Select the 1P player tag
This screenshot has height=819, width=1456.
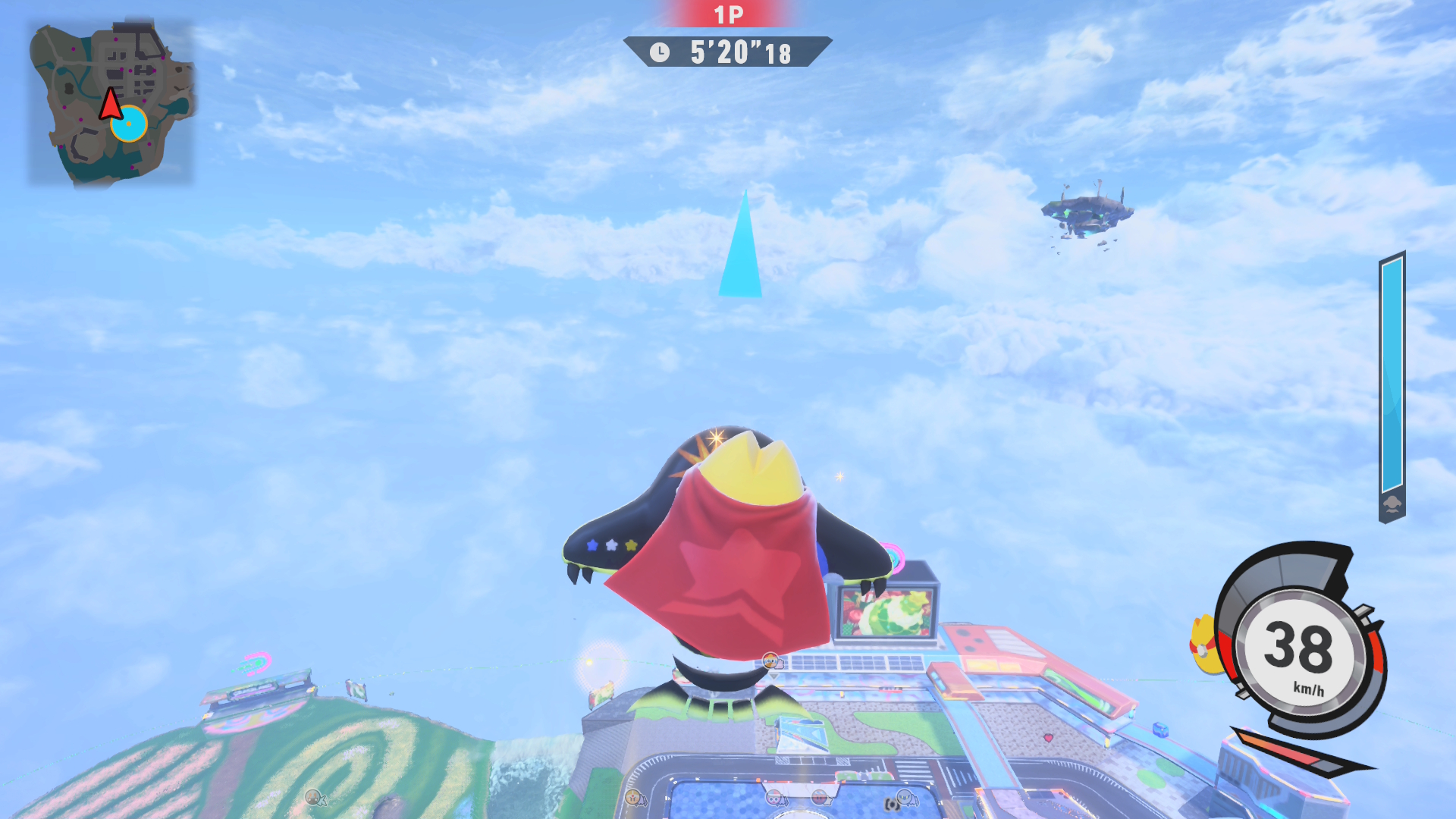point(728,14)
